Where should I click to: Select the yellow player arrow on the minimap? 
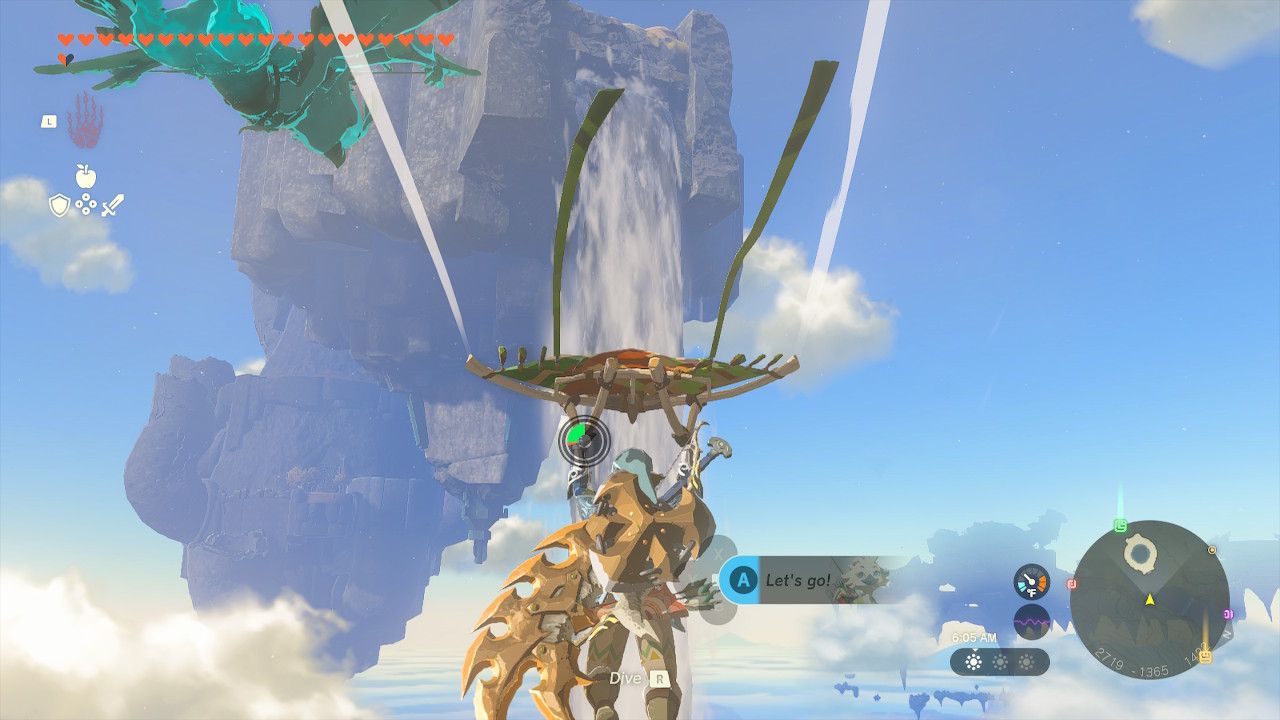pyautogui.click(x=1150, y=600)
